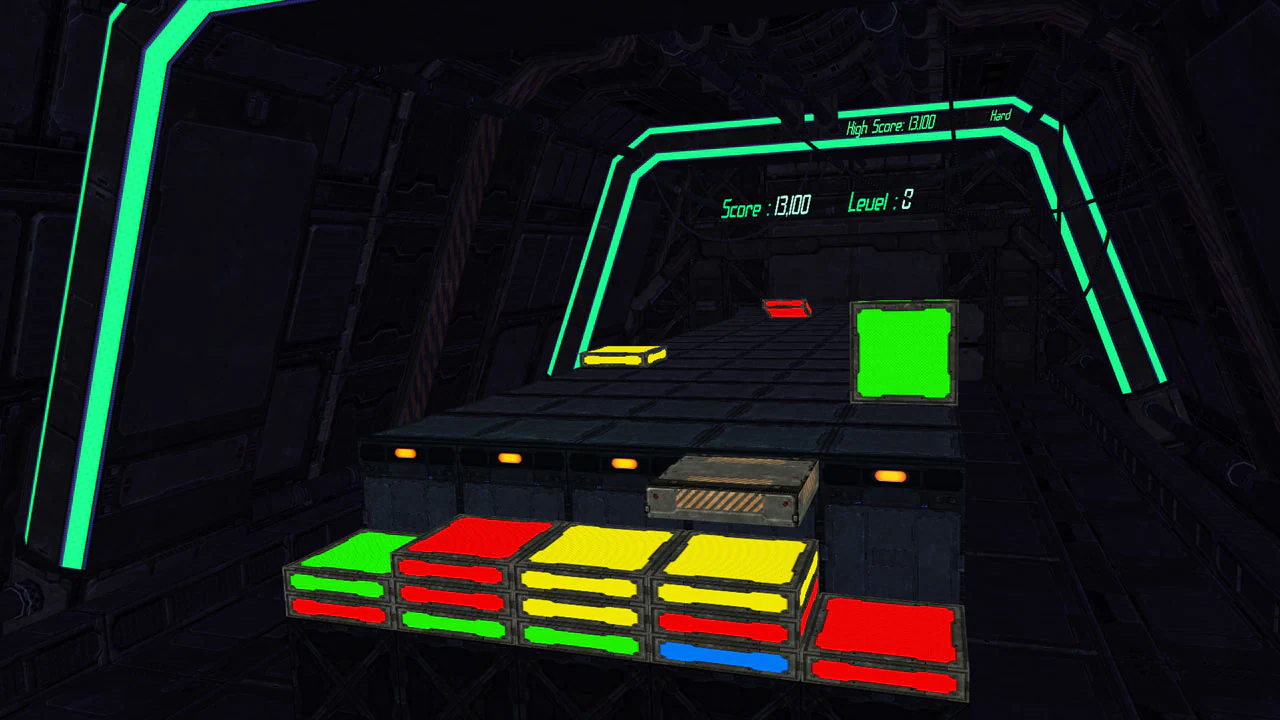
Task: Click the Score: 13,100 display
Action: pyautogui.click(x=766, y=204)
